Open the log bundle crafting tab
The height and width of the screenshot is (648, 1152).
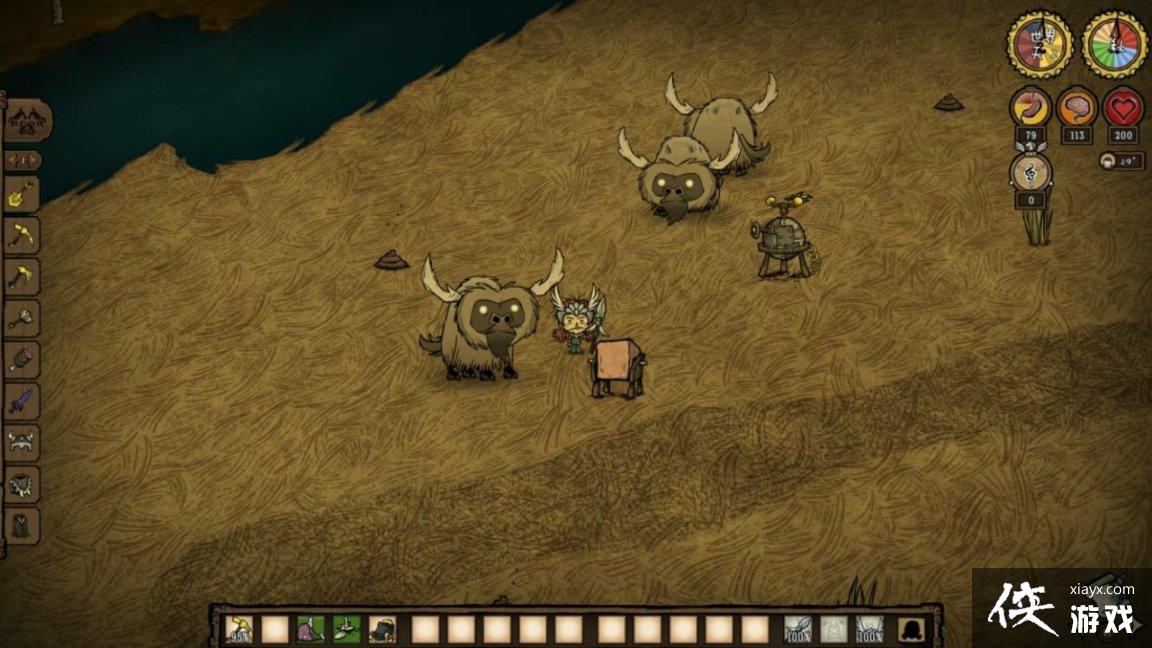(22, 359)
